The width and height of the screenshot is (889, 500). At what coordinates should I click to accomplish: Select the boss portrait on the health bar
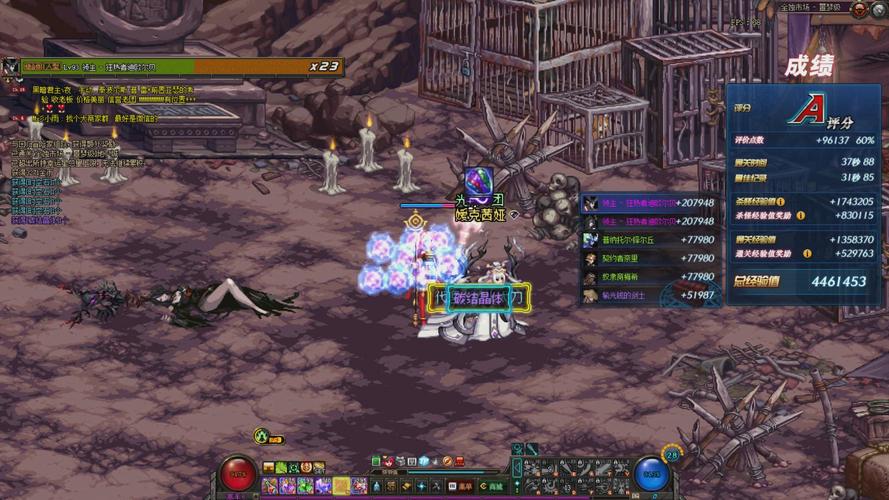(11, 67)
